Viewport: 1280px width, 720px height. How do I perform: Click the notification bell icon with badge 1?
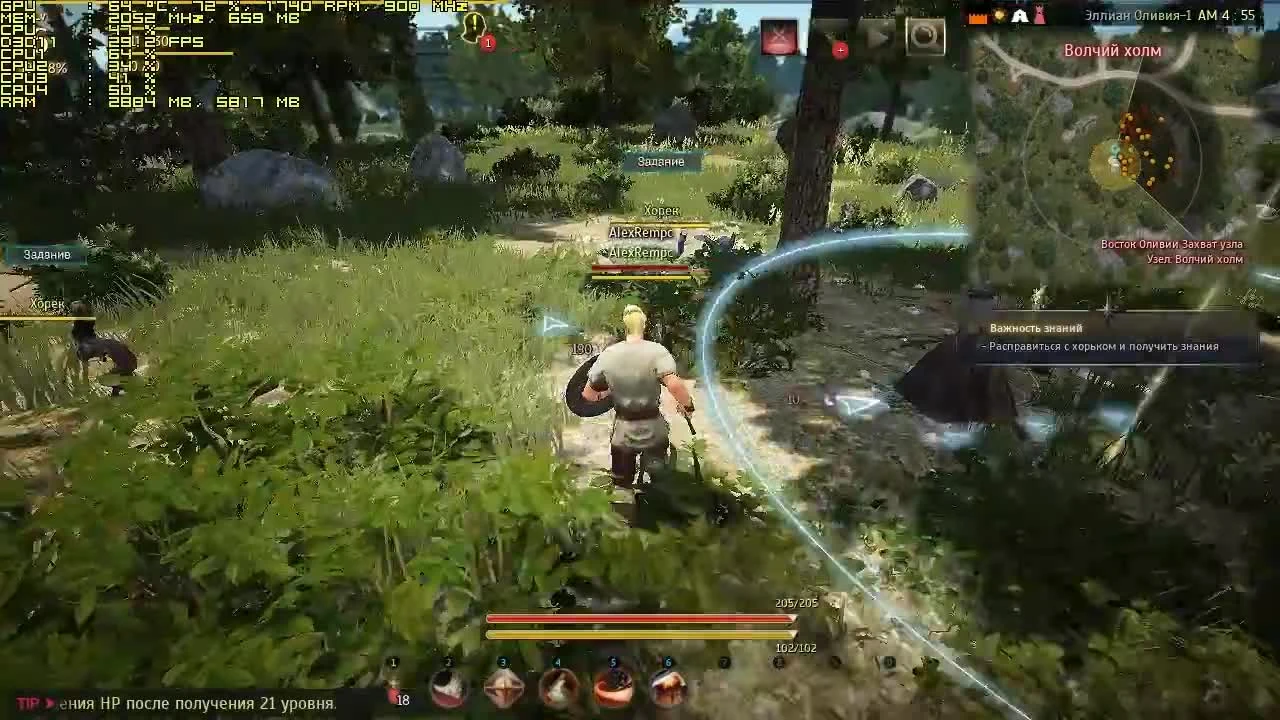474,28
